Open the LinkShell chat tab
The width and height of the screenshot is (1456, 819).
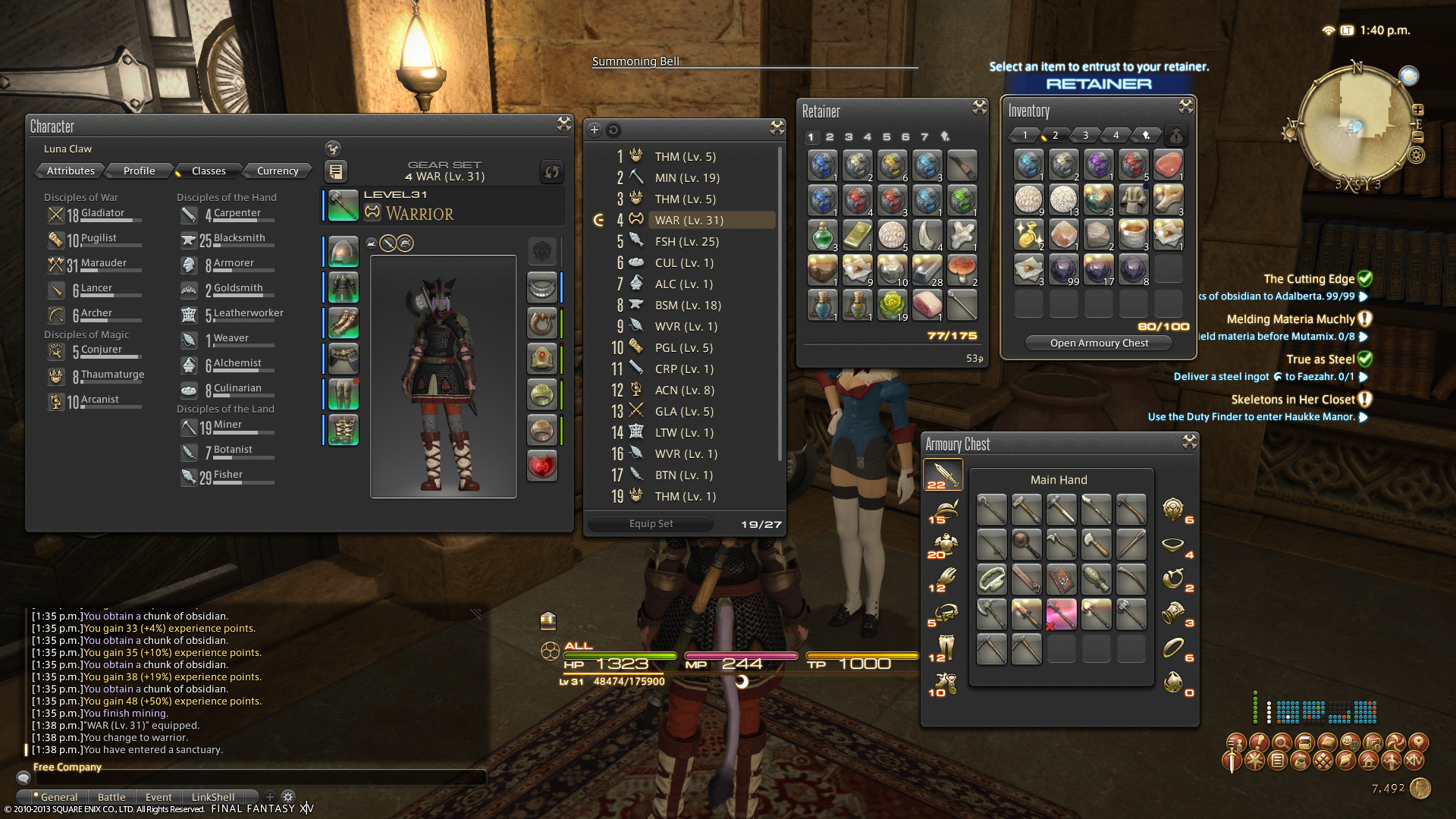213,797
